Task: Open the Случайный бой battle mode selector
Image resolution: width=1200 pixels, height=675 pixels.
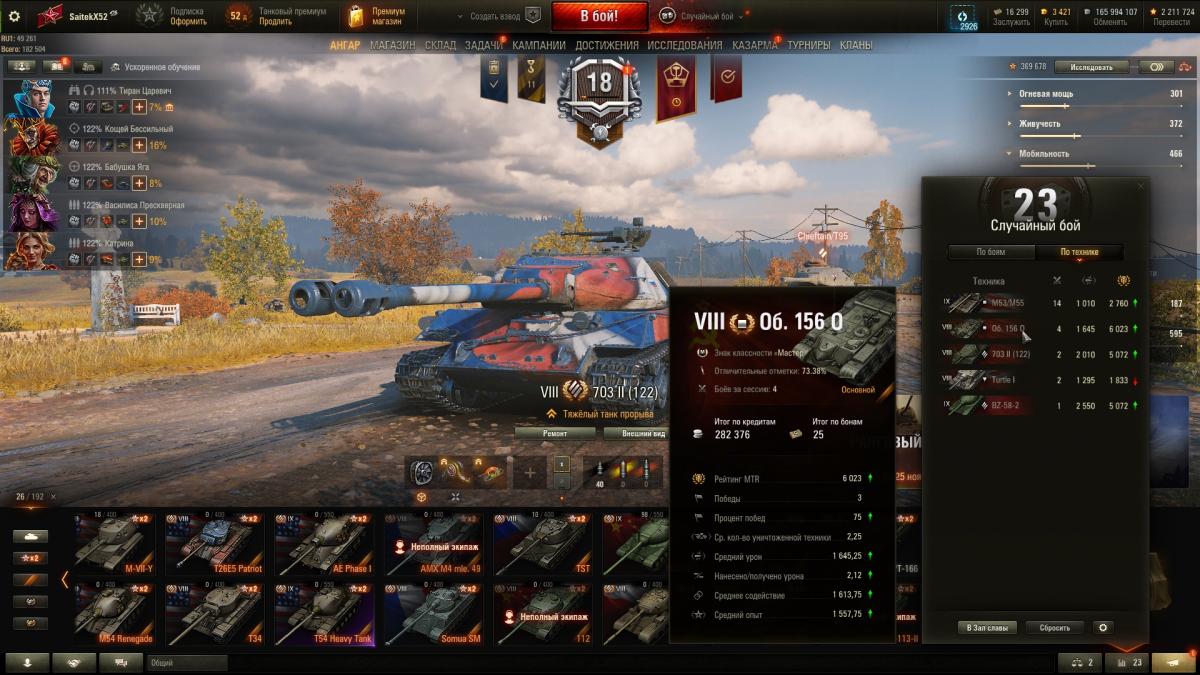Action: (700, 16)
